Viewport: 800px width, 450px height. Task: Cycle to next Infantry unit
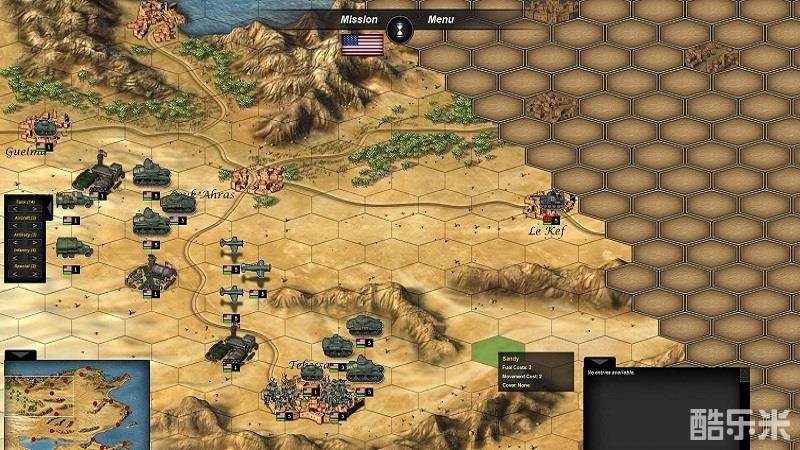click(x=35, y=258)
